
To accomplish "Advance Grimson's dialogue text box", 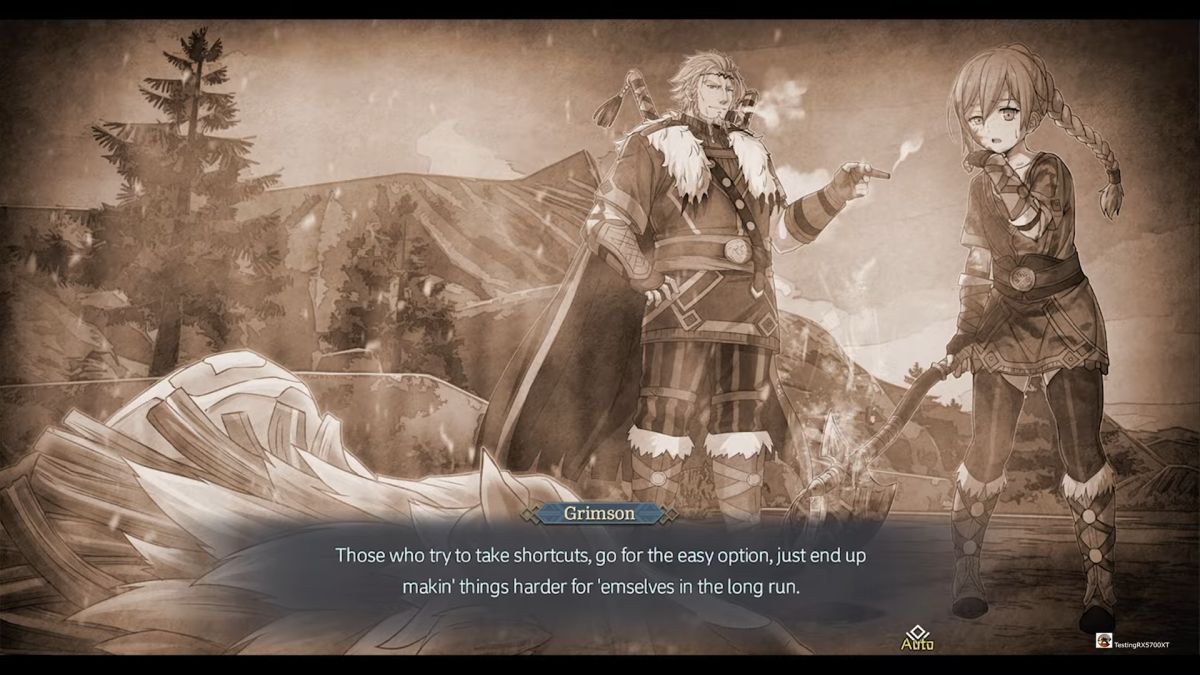I will [599, 570].
